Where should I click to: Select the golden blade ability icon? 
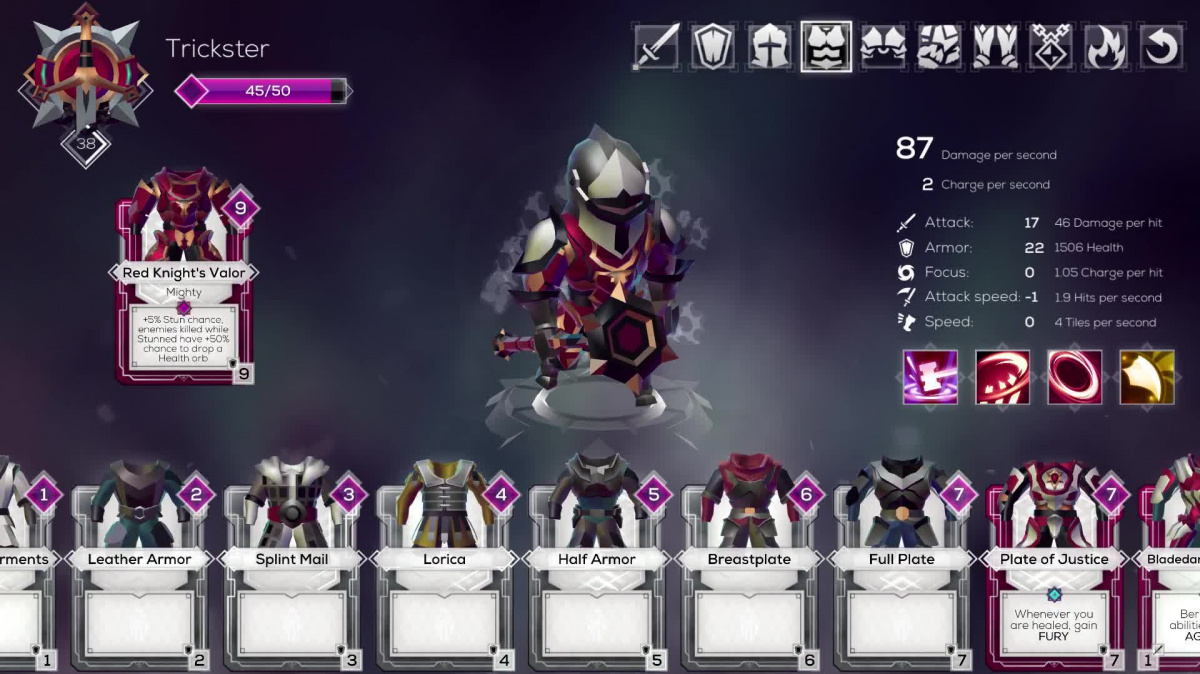pos(1147,377)
